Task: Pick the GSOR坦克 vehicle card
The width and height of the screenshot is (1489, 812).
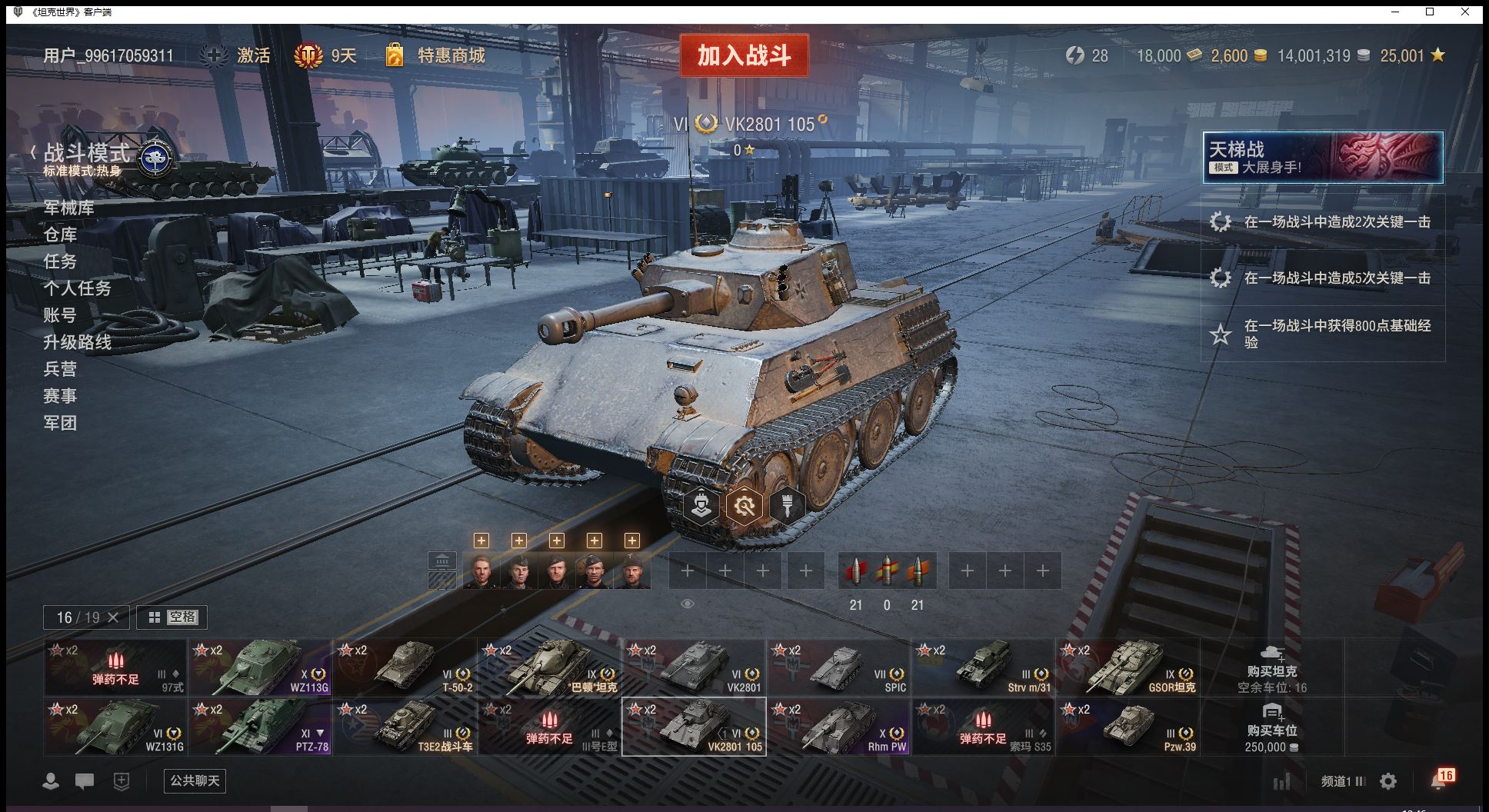Action: [1128, 667]
